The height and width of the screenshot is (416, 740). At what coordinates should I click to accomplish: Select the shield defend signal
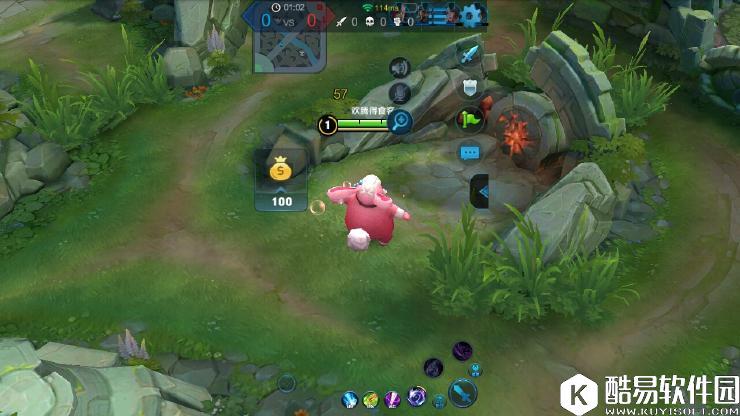[470, 86]
